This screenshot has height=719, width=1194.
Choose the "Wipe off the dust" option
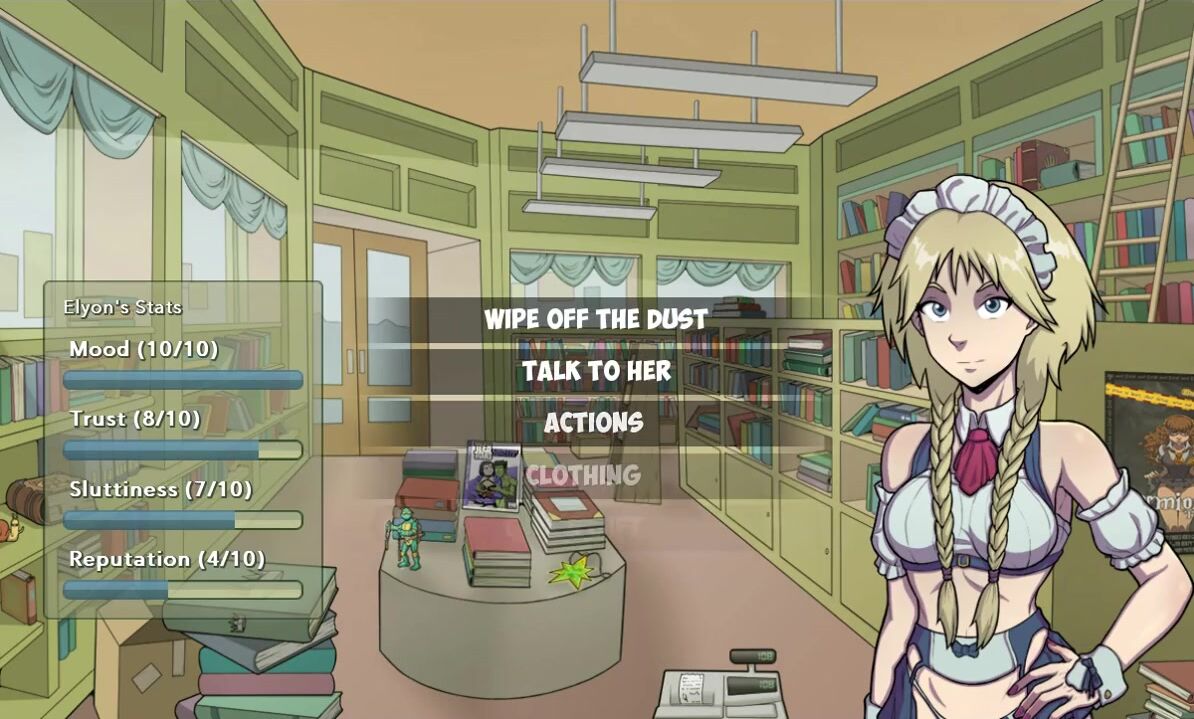tap(596, 320)
